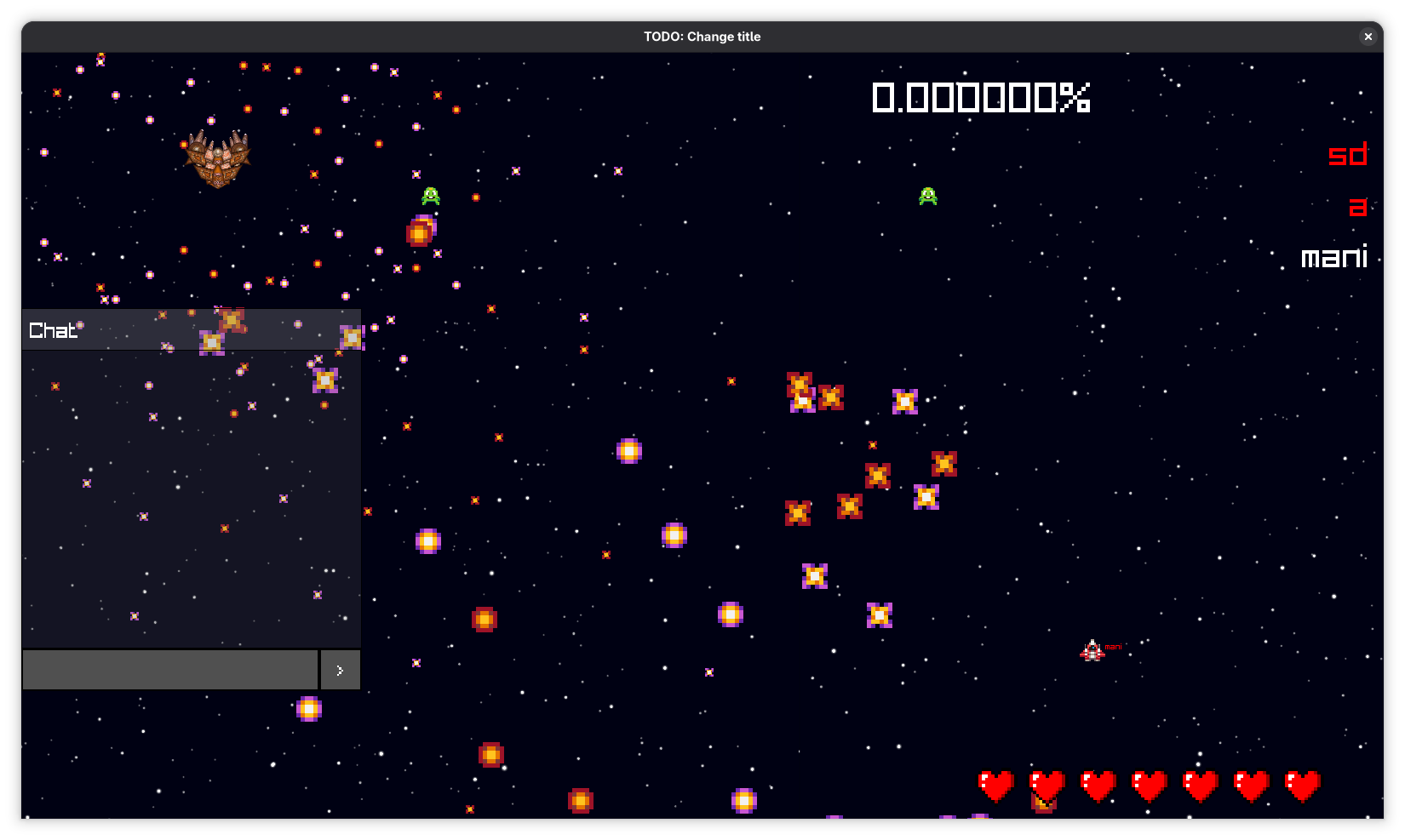Click your player ship labeled mani

pos(1093,650)
